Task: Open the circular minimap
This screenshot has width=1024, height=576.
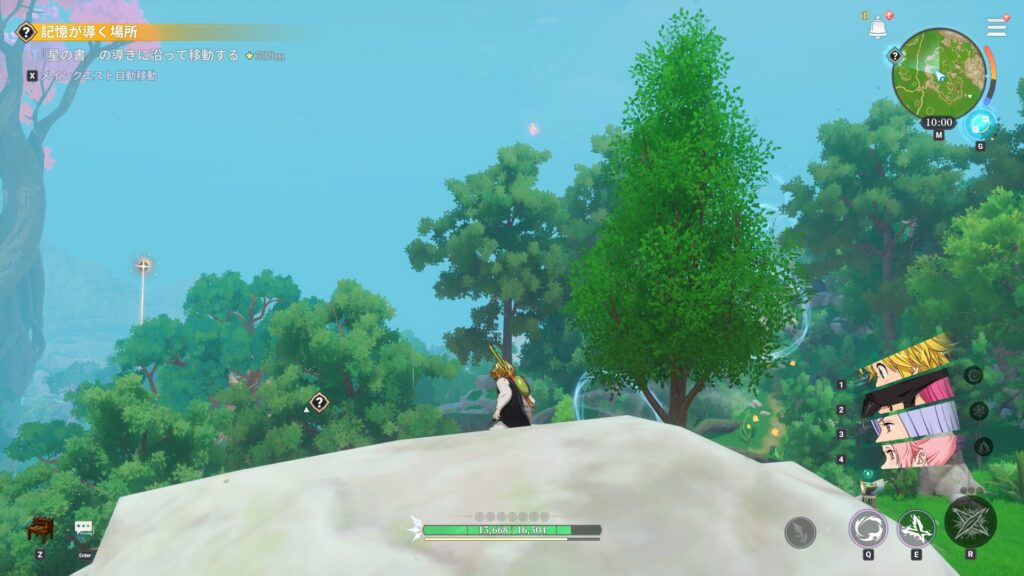Action: click(x=938, y=70)
